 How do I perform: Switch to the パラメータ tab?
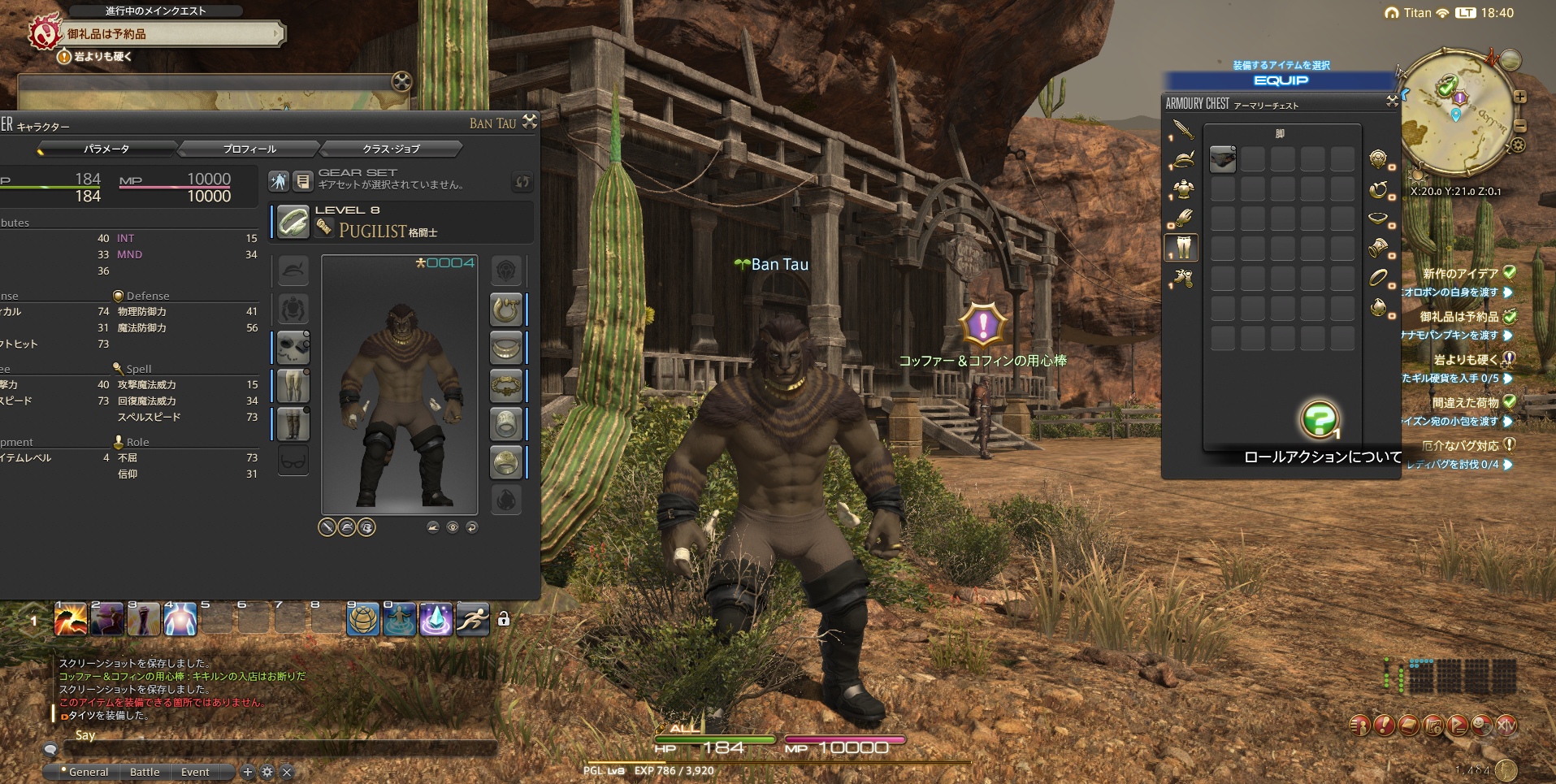[x=106, y=149]
